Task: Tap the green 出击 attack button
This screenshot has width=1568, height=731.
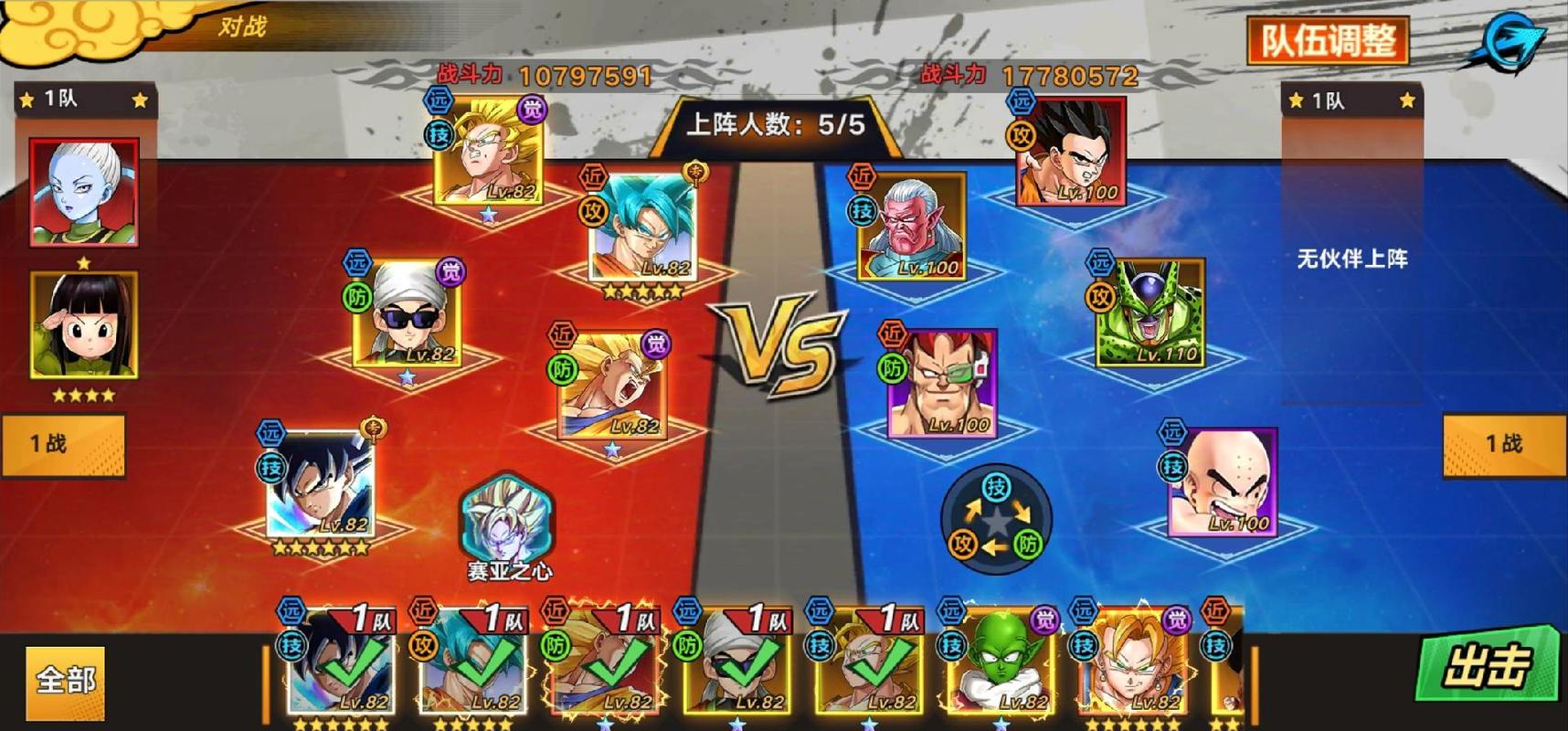Action: (1486, 665)
